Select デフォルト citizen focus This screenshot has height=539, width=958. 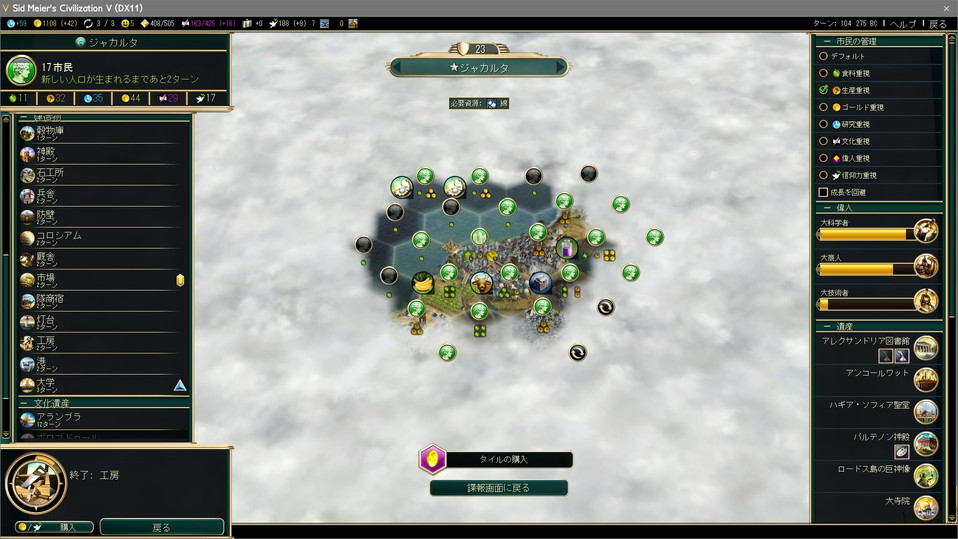click(824, 56)
